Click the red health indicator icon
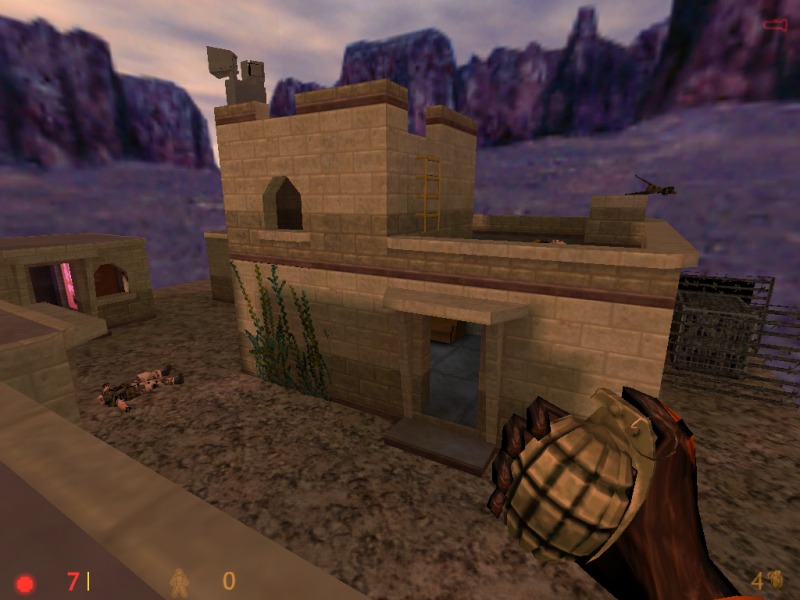 (x=26, y=582)
